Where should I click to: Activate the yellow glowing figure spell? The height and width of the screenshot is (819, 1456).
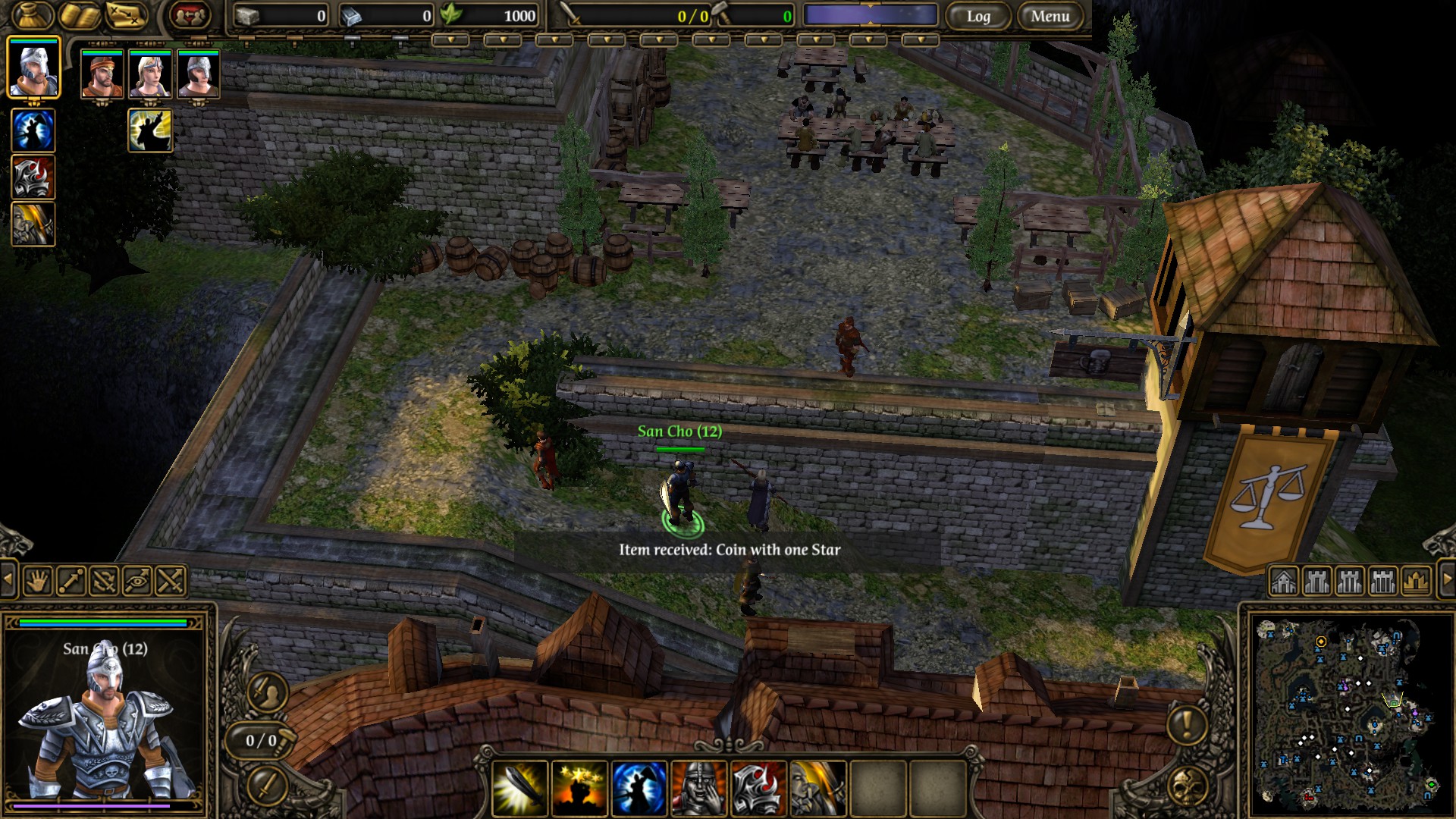(x=150, y=130)
